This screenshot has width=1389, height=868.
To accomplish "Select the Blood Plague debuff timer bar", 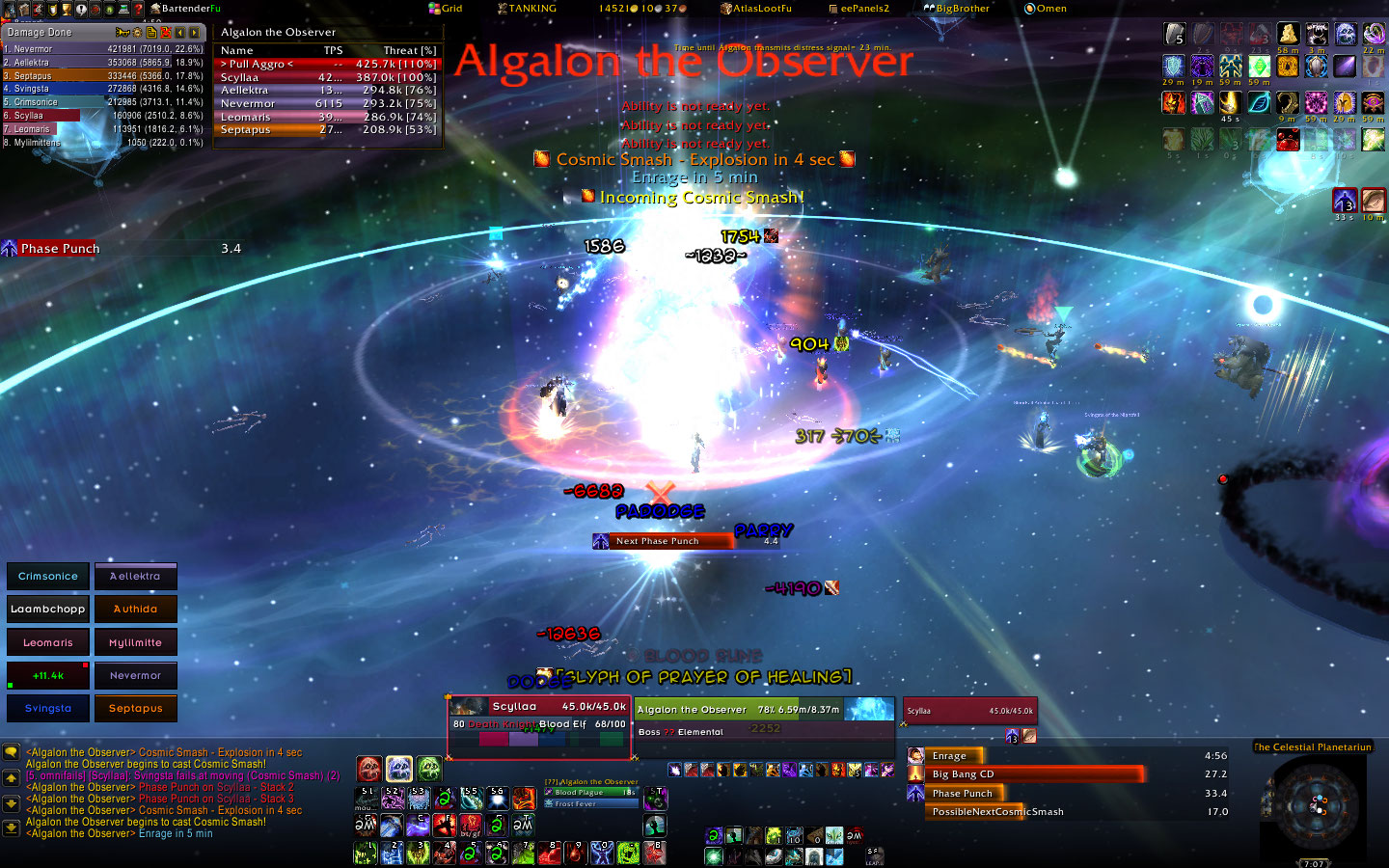I will [591, 793].
